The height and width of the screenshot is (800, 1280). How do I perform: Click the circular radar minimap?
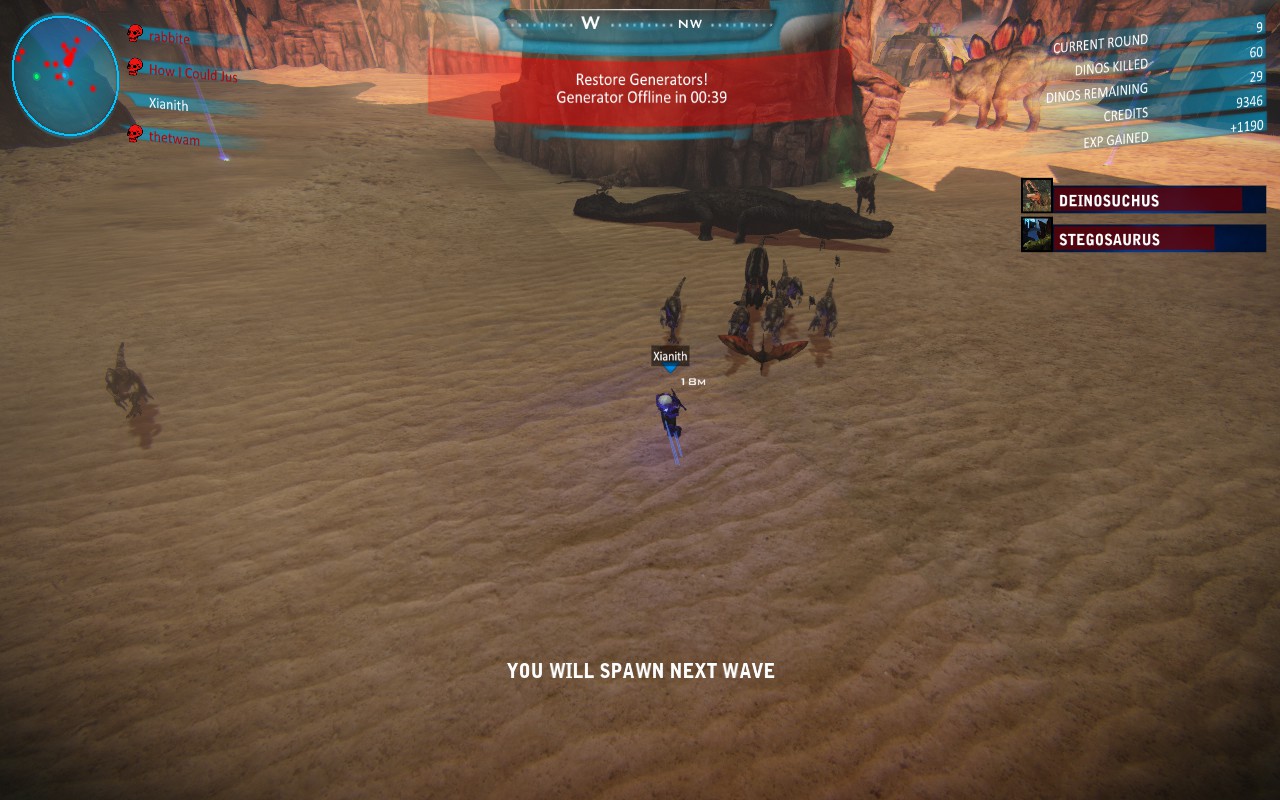pos(65,75)
